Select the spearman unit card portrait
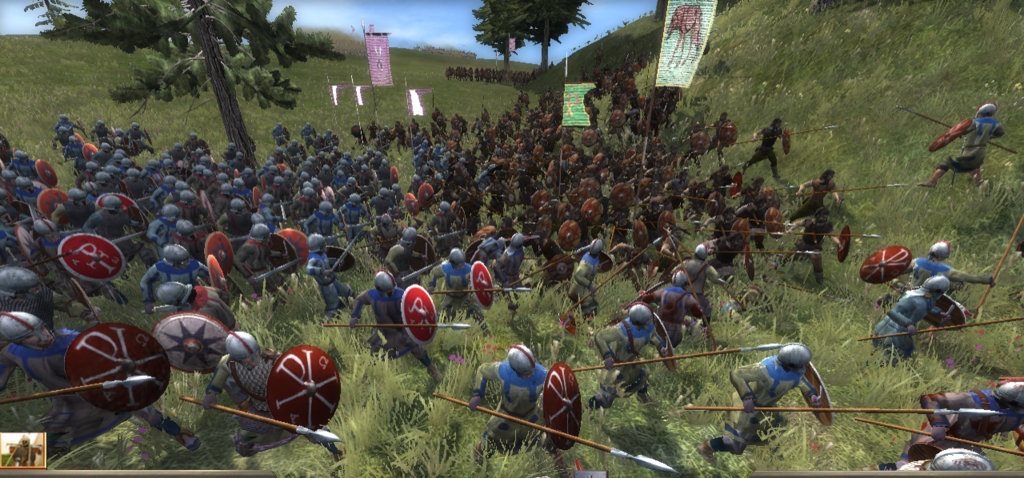The image size is (1024, 478). (22, 451)
